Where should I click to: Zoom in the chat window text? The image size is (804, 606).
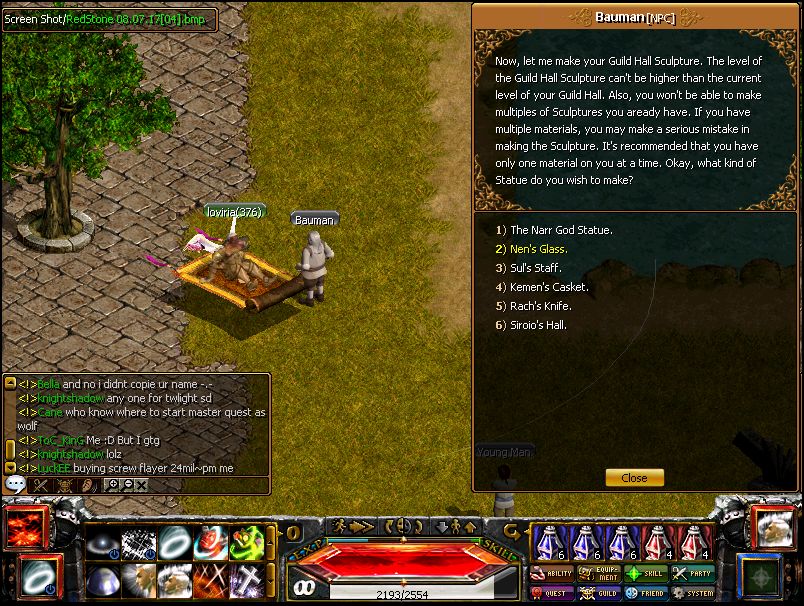[112, 485]
